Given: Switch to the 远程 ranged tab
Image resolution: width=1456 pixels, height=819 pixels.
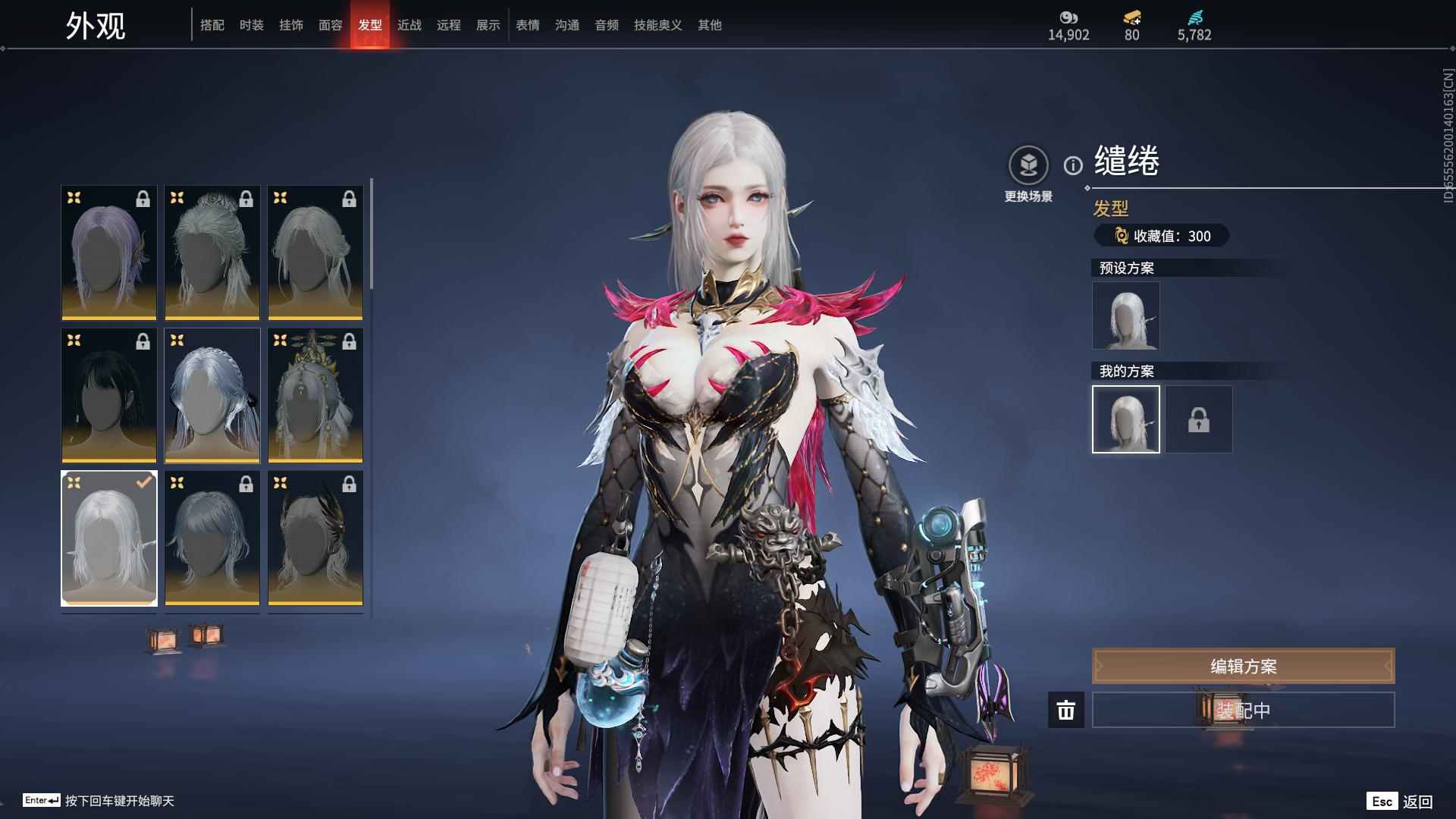Looking at the screenshot, I should click(449, 25).
